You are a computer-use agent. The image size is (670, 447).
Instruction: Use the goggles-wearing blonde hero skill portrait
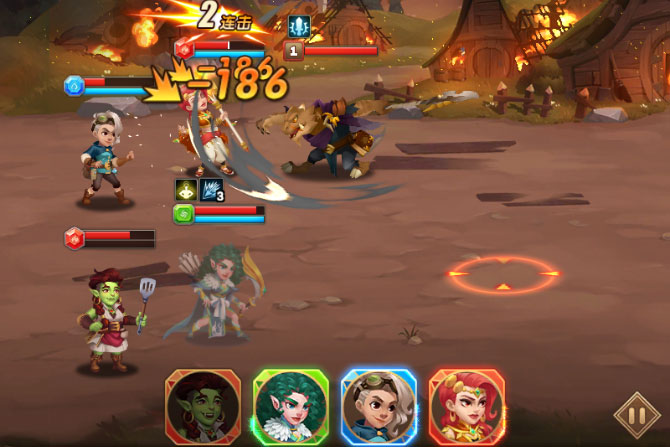(x=379, y=407)
